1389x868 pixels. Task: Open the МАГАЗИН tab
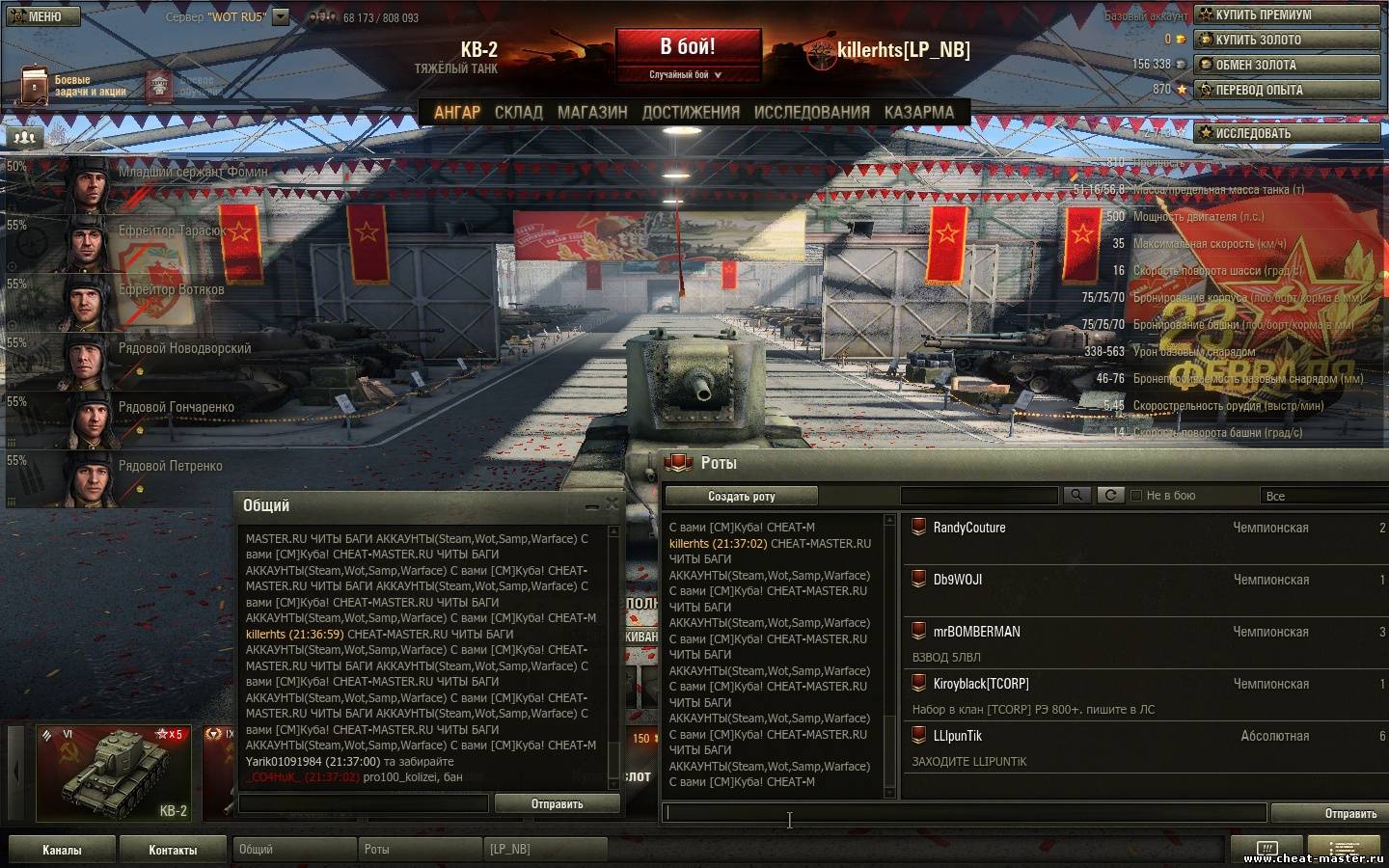tap(592, 113)
